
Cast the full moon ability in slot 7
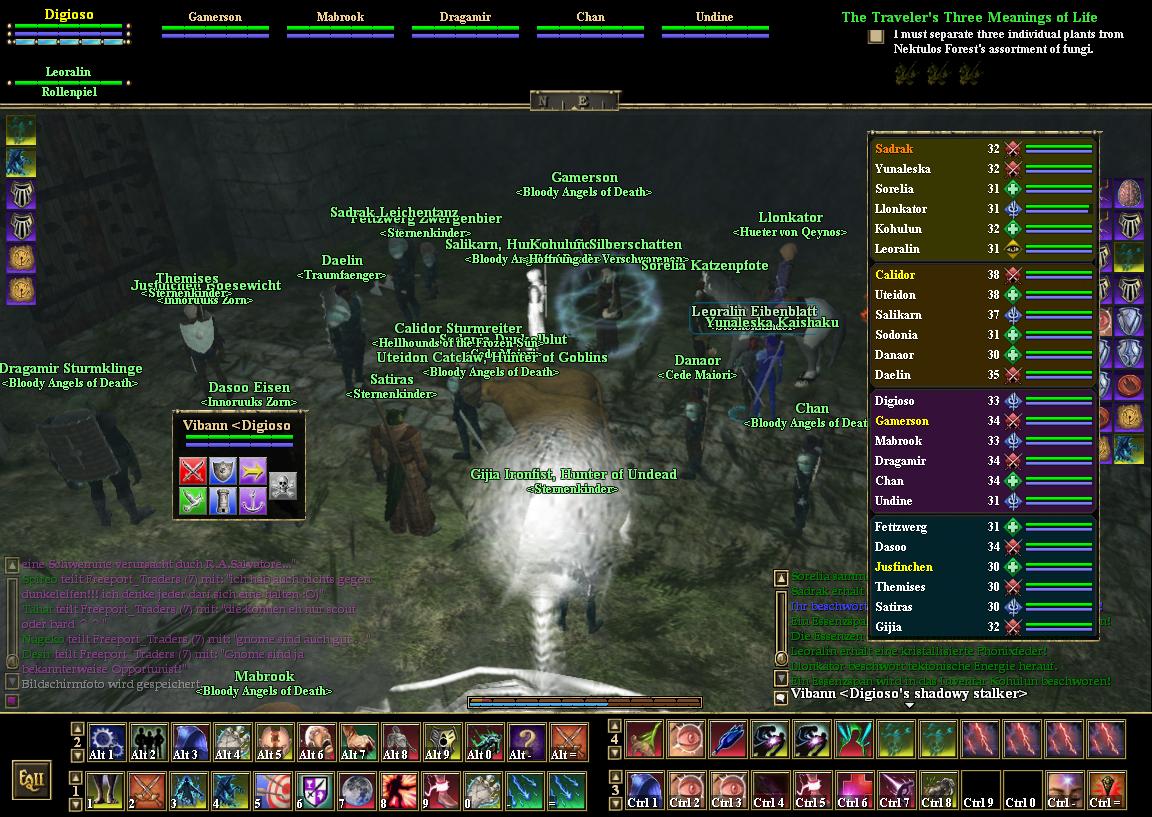(359, 791)
